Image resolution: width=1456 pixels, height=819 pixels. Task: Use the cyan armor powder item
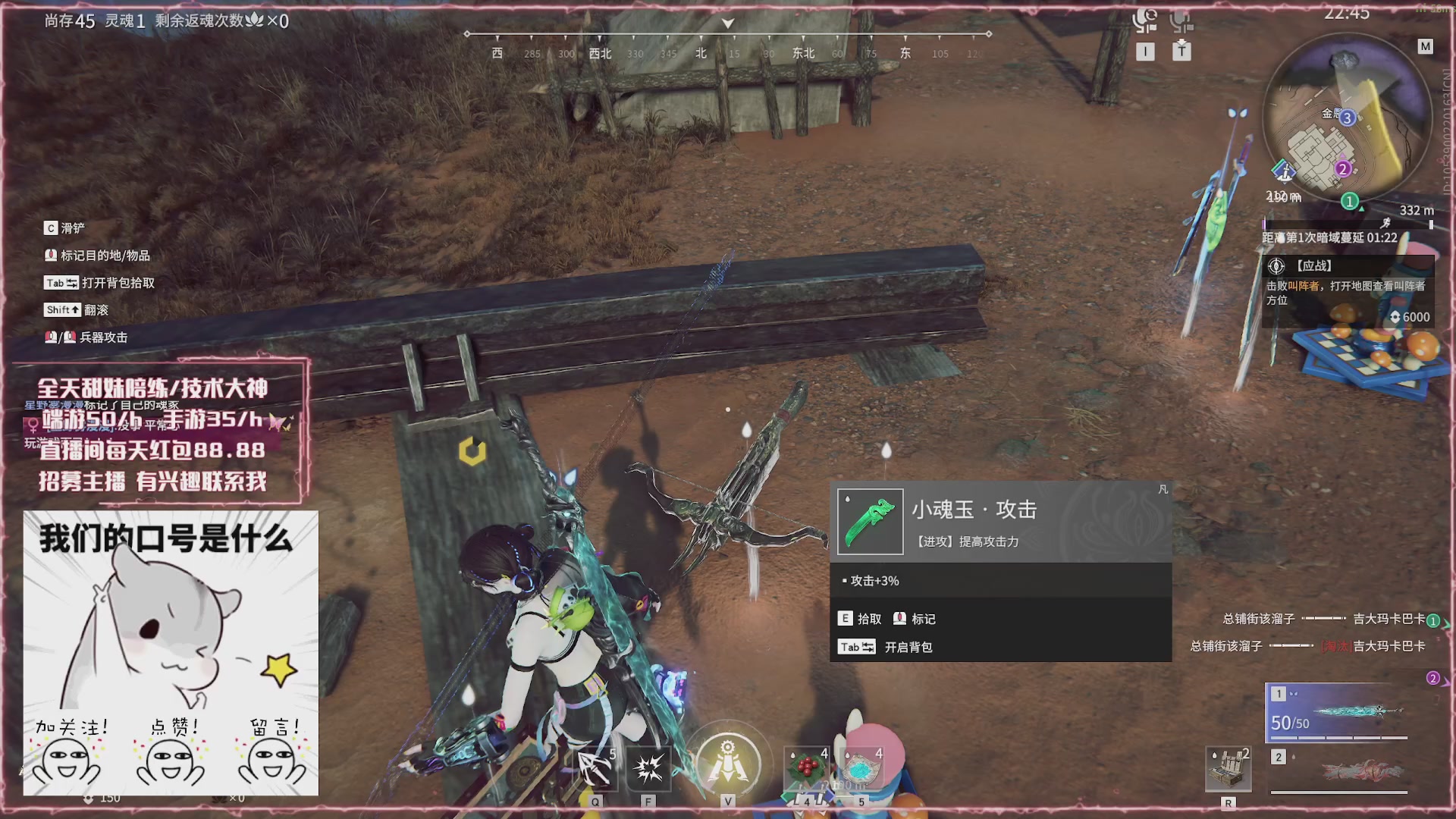click(x=861, y=769)
